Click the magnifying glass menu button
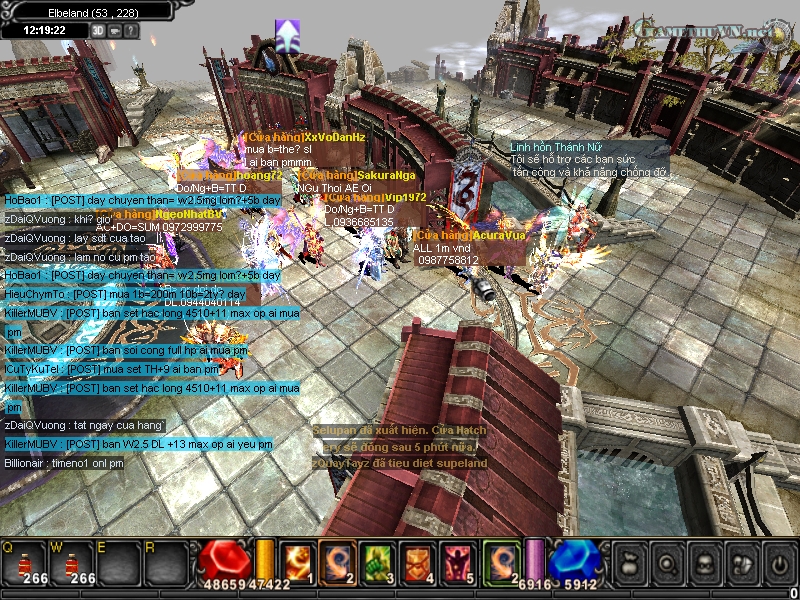 point(666,562)
